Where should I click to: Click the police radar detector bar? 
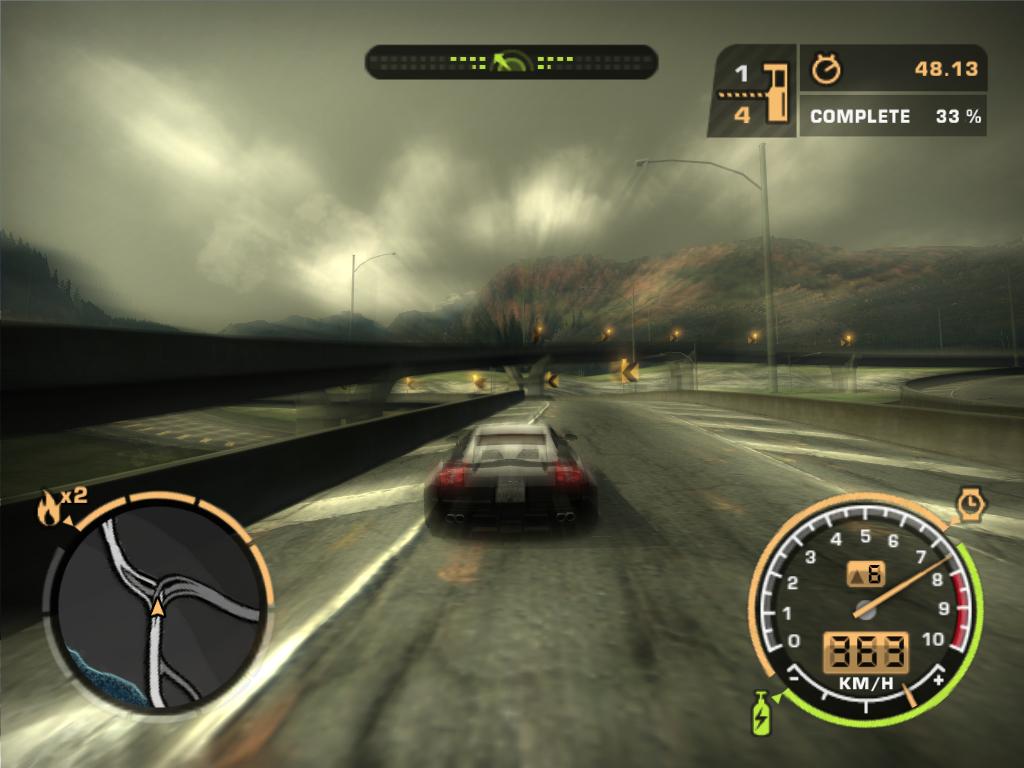coord(511,62)
